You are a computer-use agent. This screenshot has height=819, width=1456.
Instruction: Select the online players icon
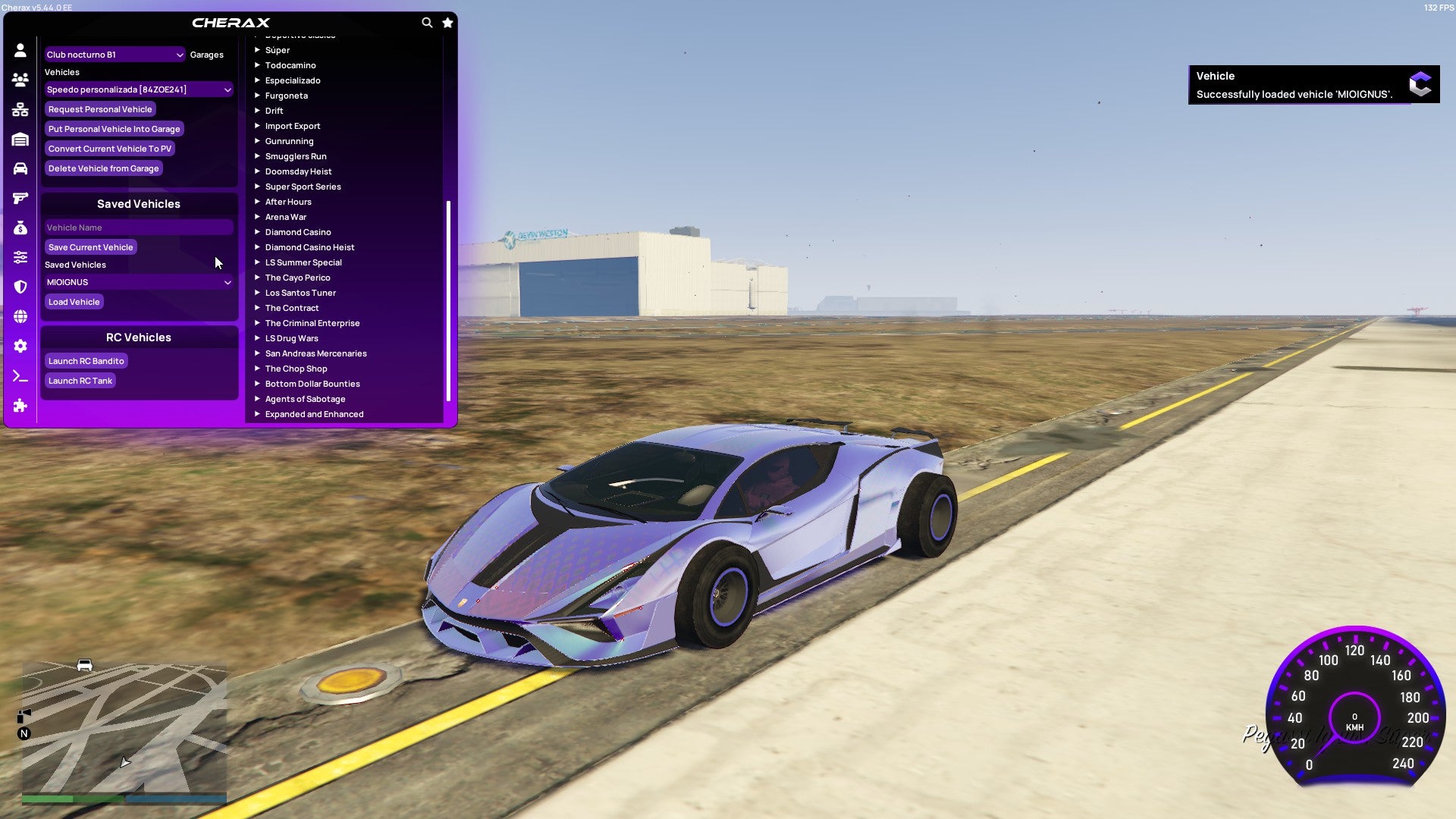(20, 79)
